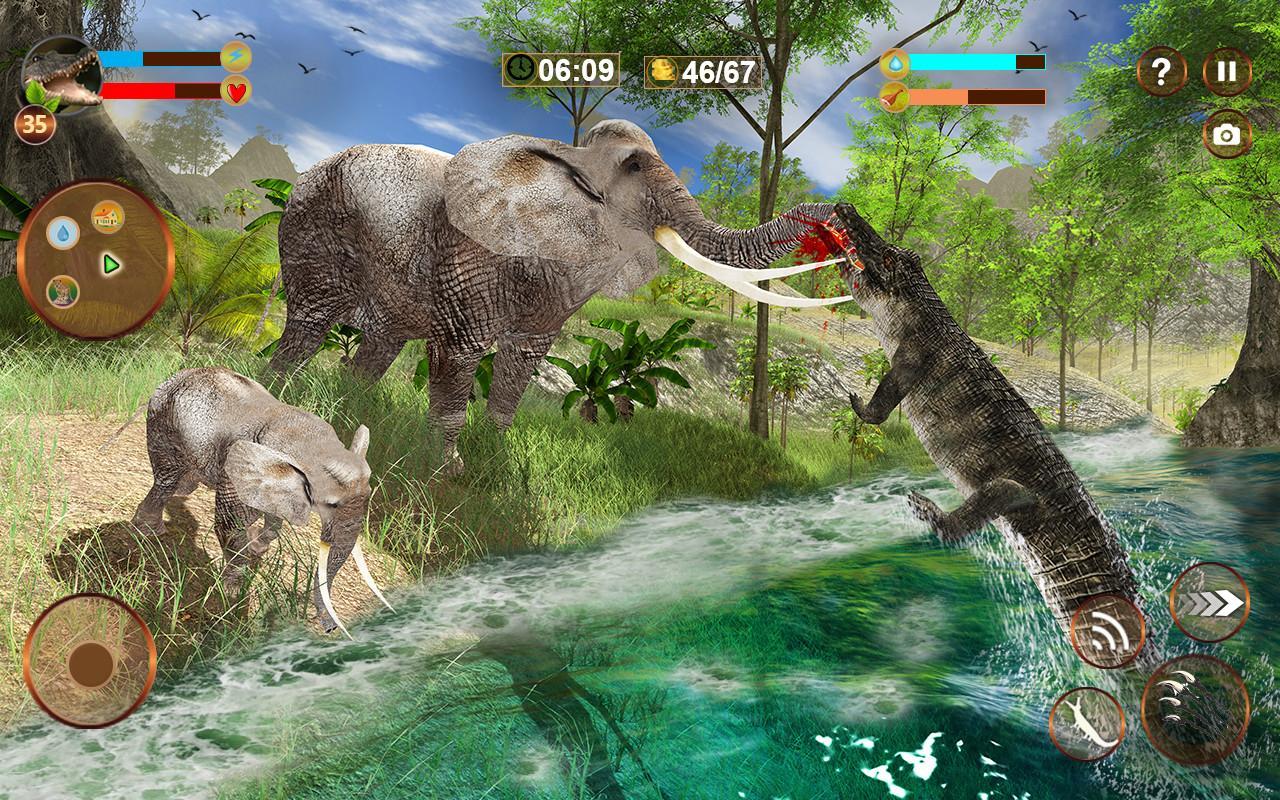Select the house icon in the circular panel
This screenshot has height=800, width=1280.
[x=108, y=217]
